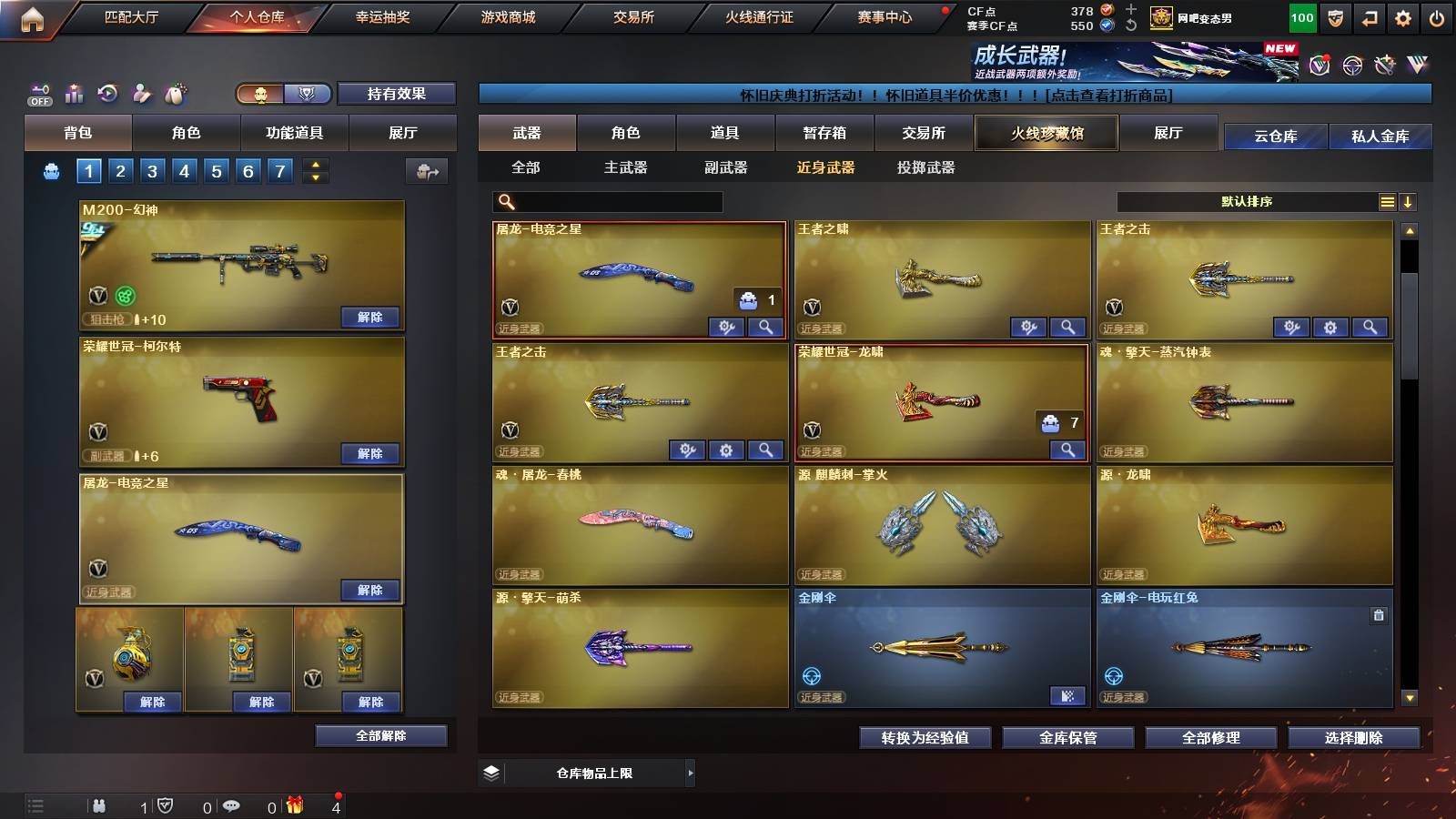The image size is (1456, 819).
Task: Toggle the OFF key switch above backpack panel
Action: (39, 92)
